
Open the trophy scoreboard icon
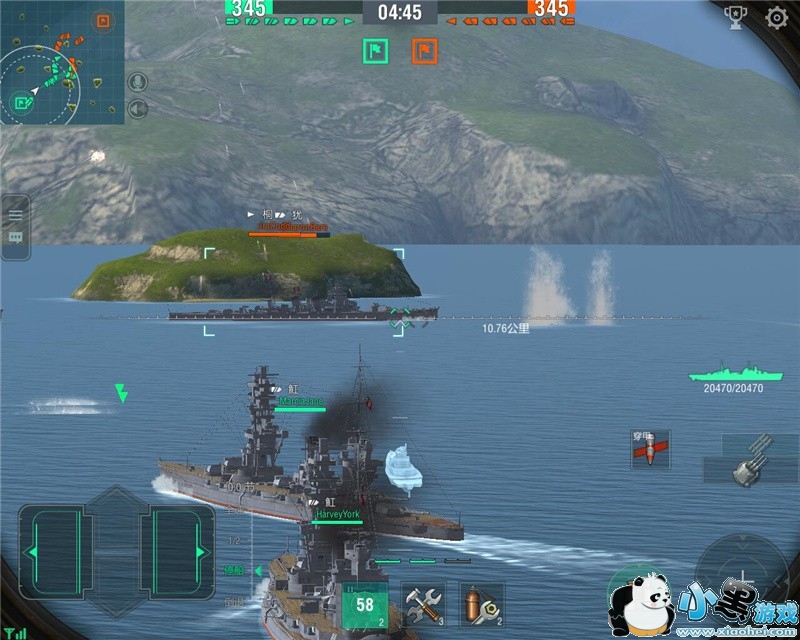pyautogui.click(x=735, y=18)
